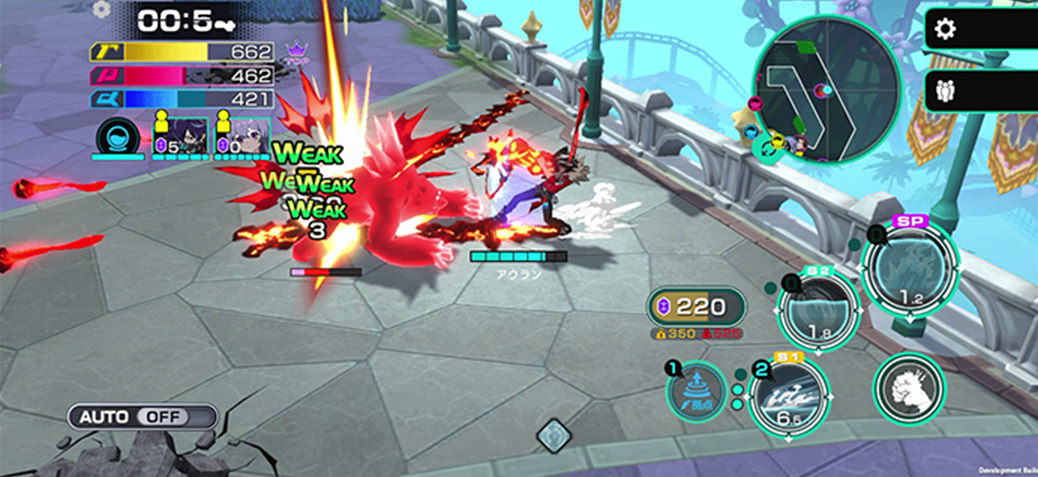Open the team members panel
This screenshot has height=477, width=1038.
pyautogui.click(x=945, y=91)
